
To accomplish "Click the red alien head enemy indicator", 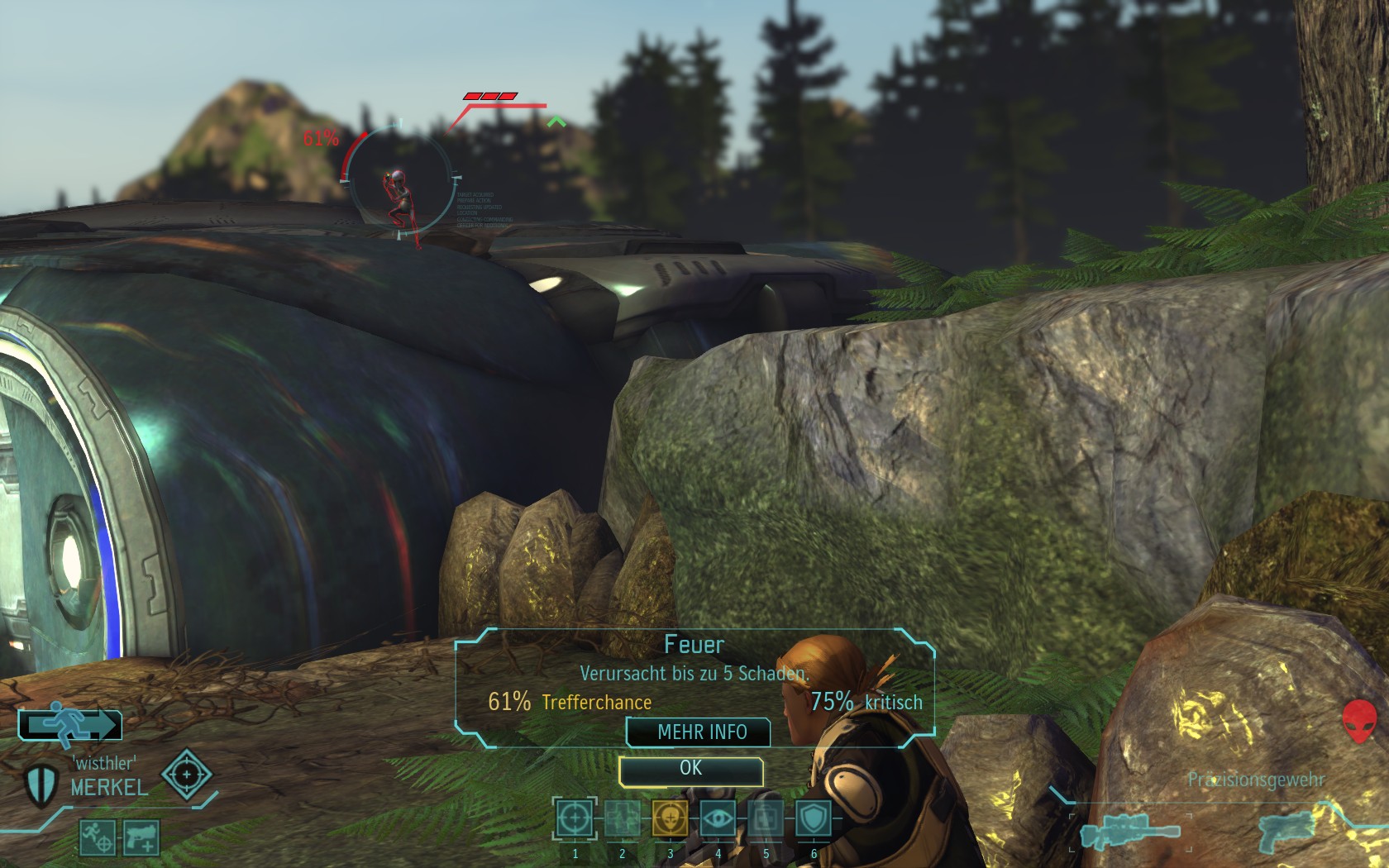I will 1359,720.
